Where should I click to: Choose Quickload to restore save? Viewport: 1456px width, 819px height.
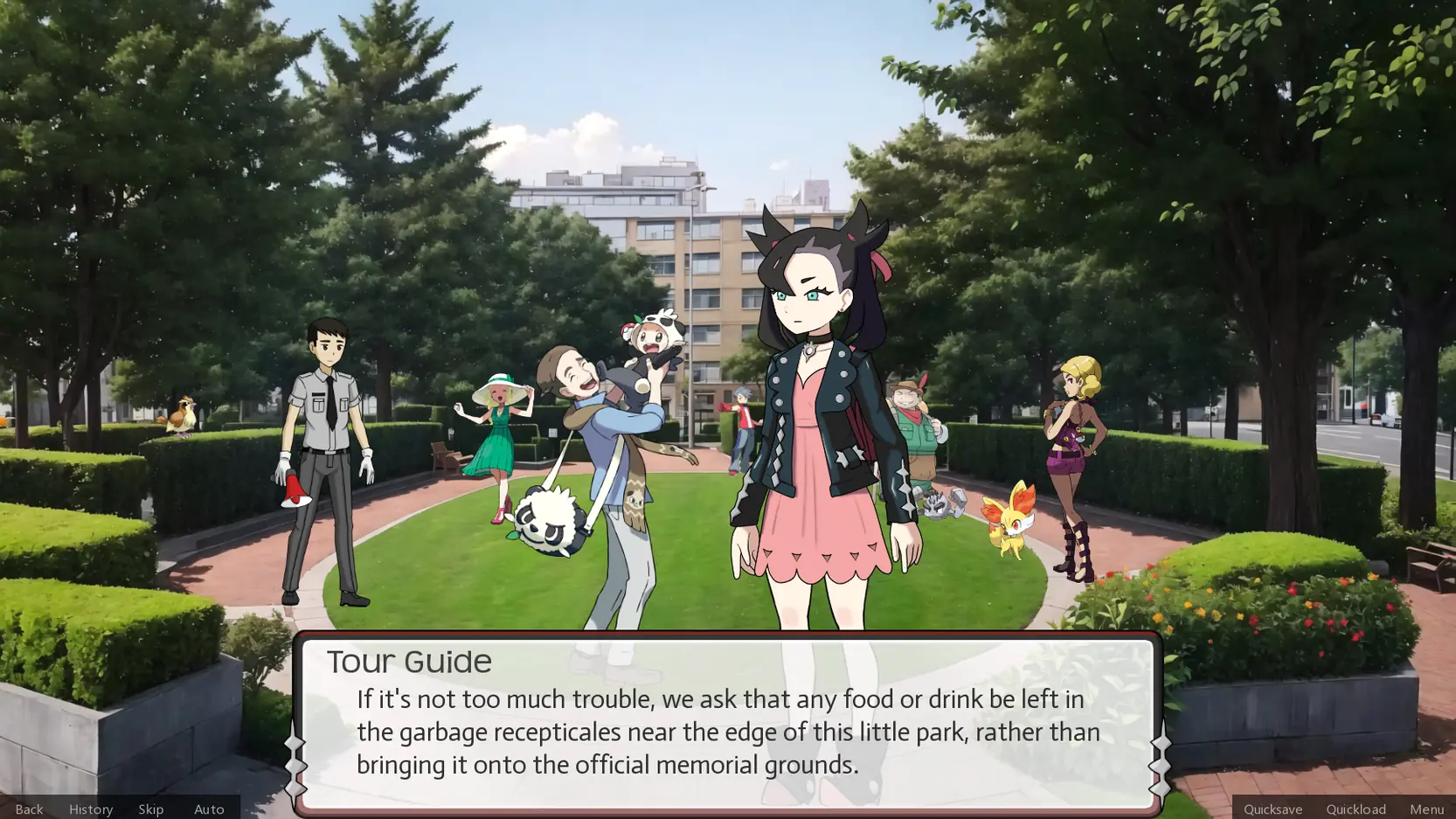pos(1355,809)
